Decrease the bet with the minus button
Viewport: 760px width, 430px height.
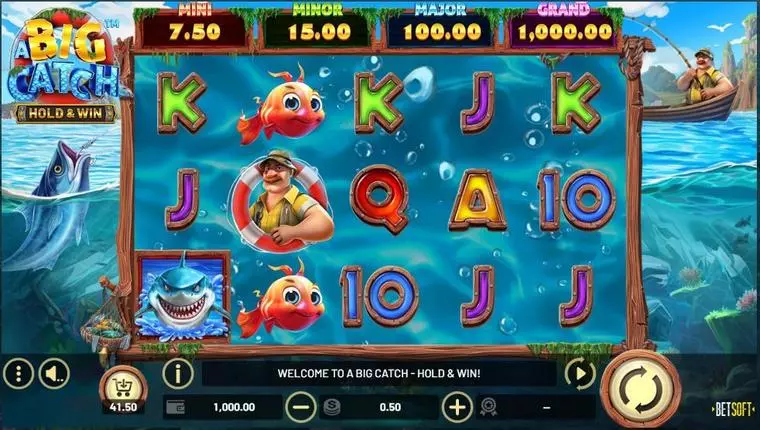[300, 407]
